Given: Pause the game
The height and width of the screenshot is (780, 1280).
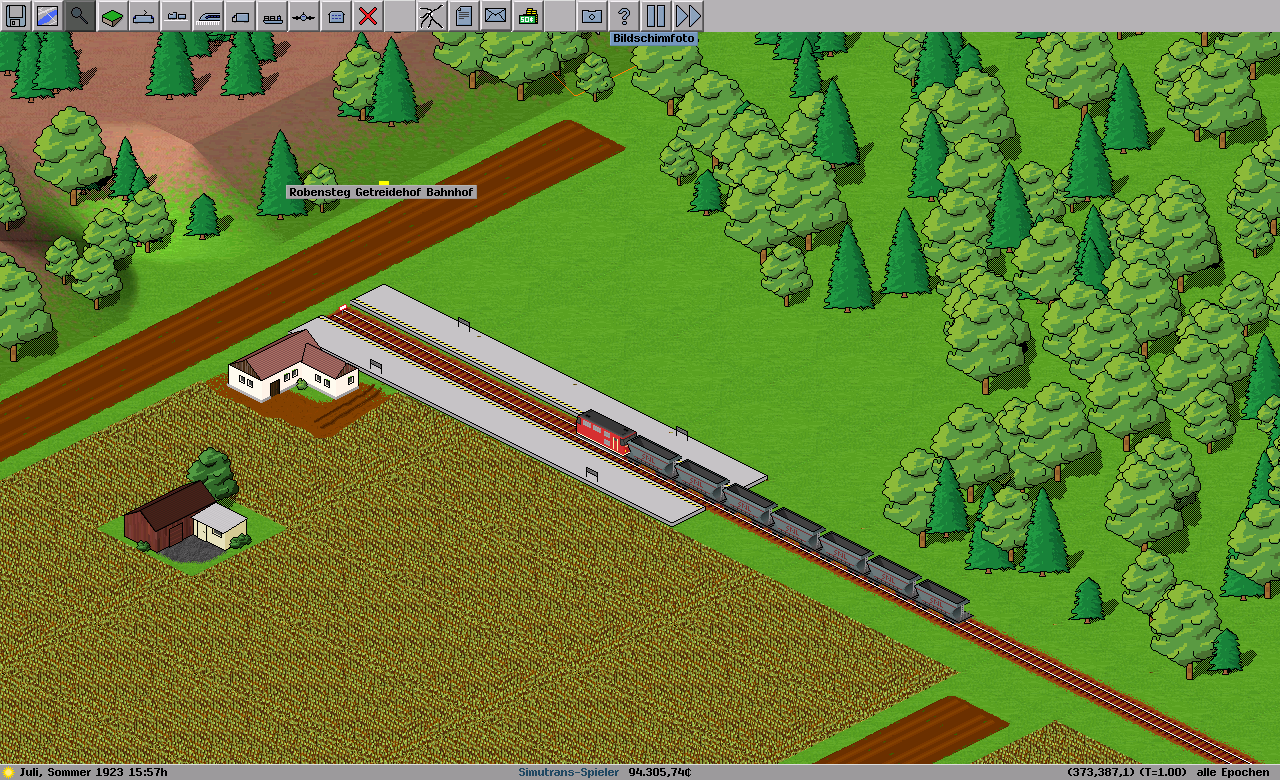Looking at the screenshot, I should (x=656, y=16).
